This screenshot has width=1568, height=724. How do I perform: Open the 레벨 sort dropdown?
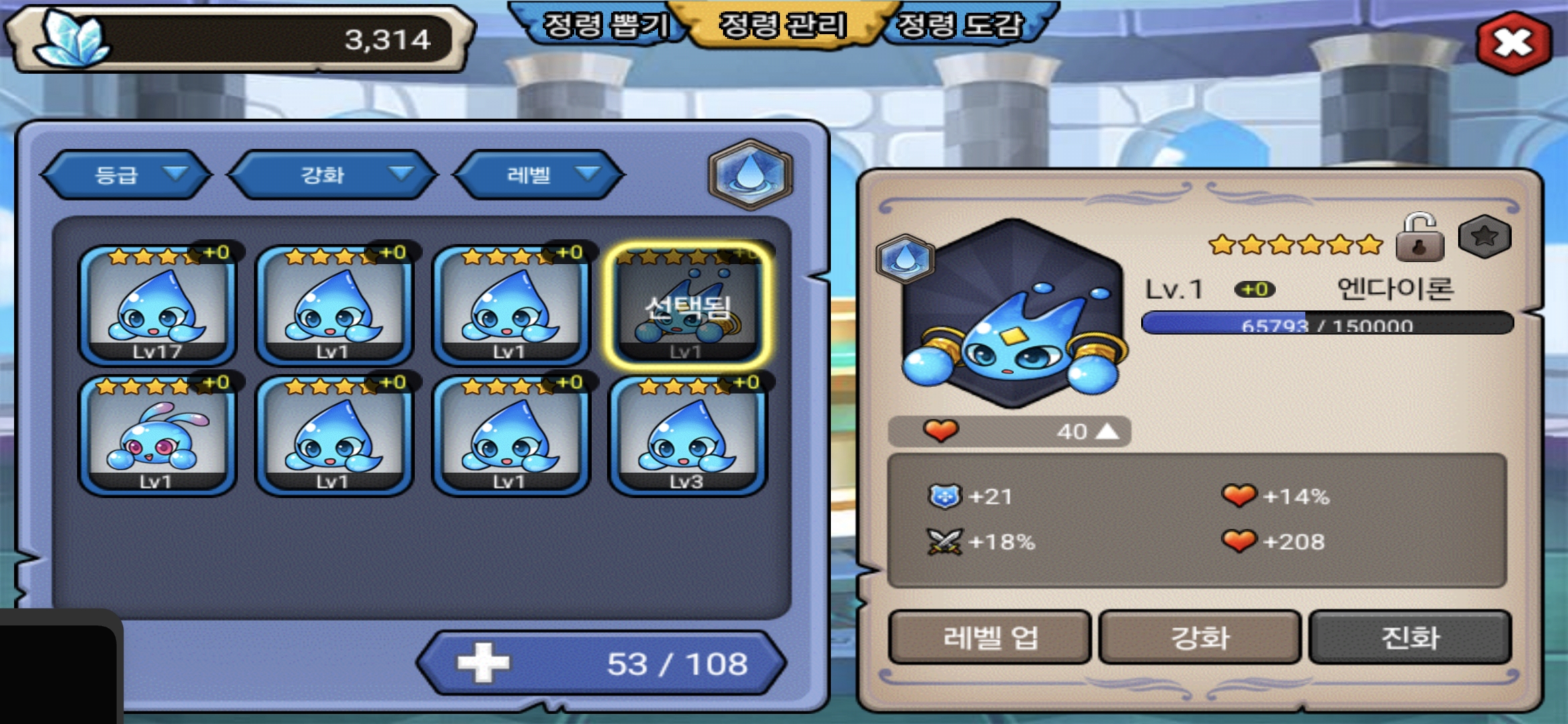tap(539, 175)
